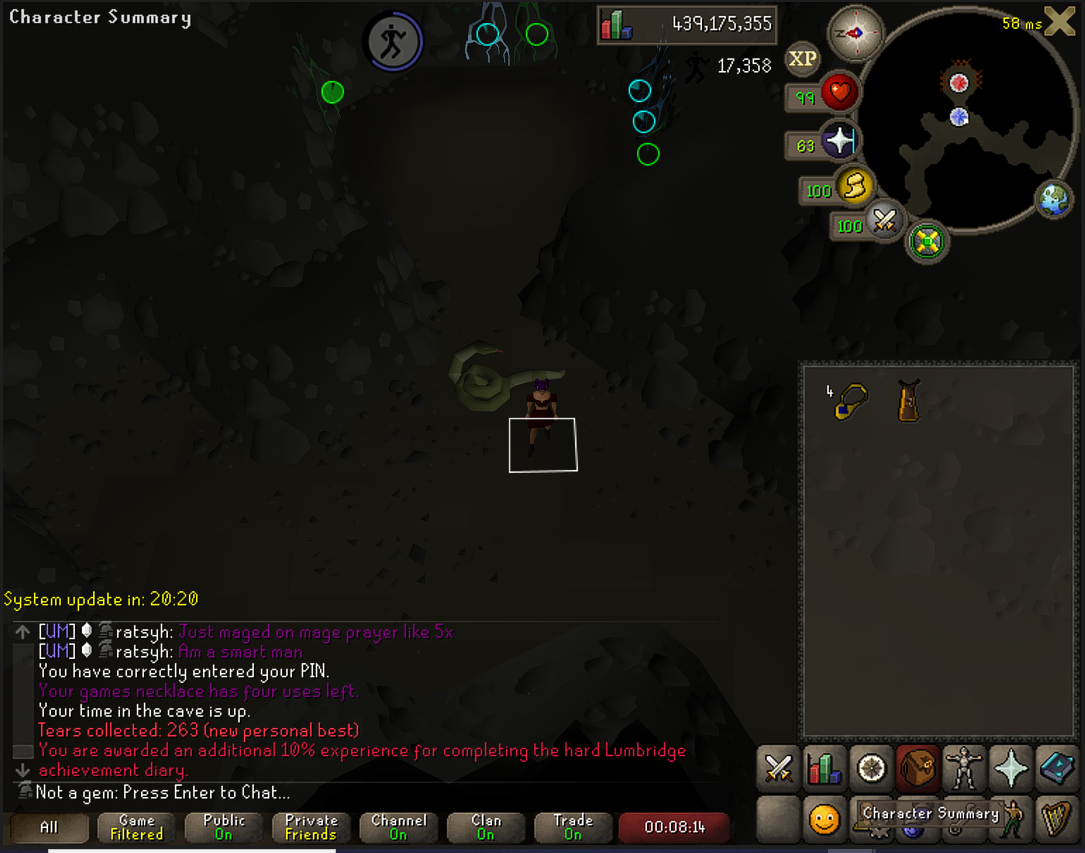Show the Prayer tab

point(1010,768)
